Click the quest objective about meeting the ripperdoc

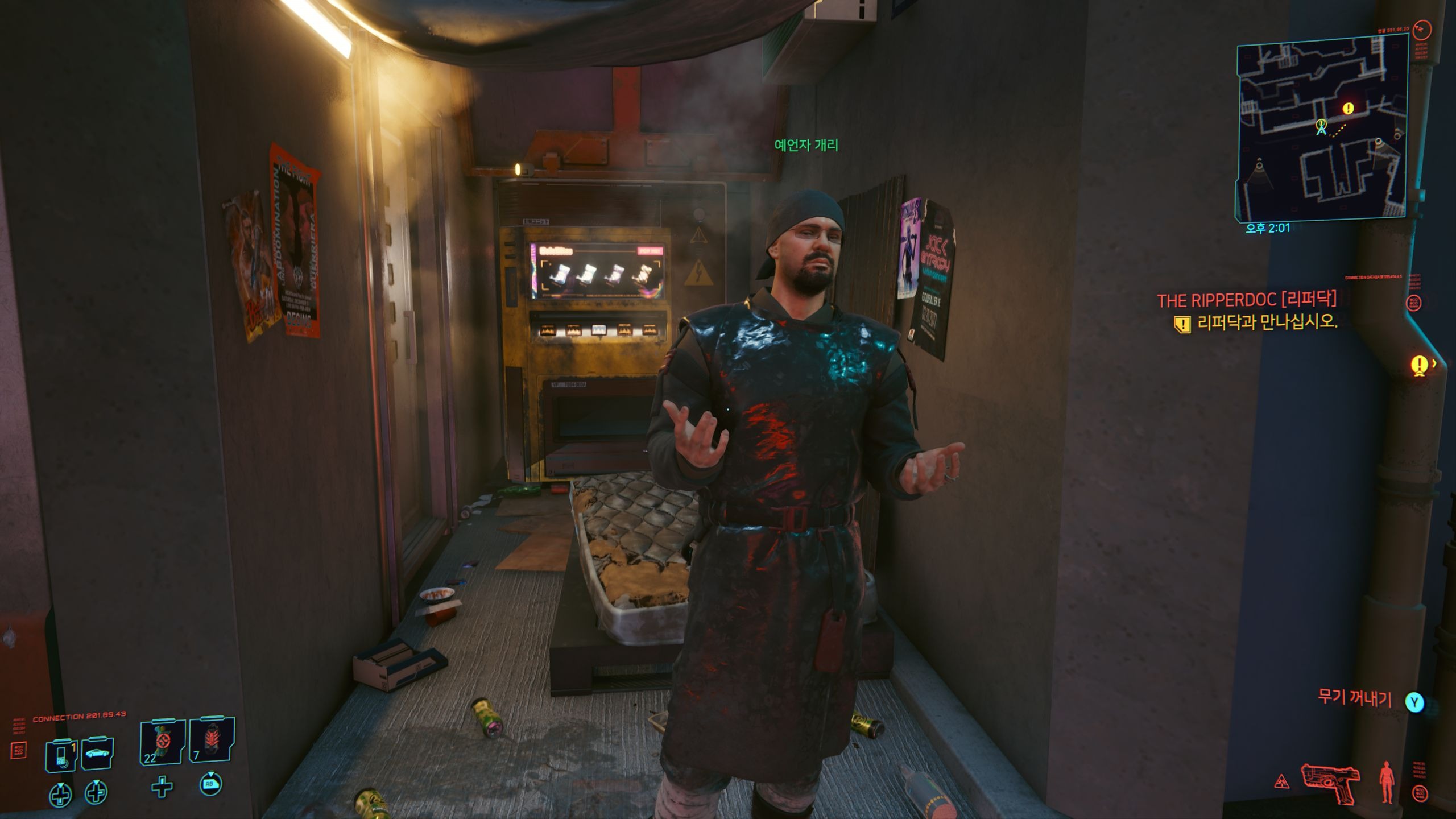point(1267,322)
